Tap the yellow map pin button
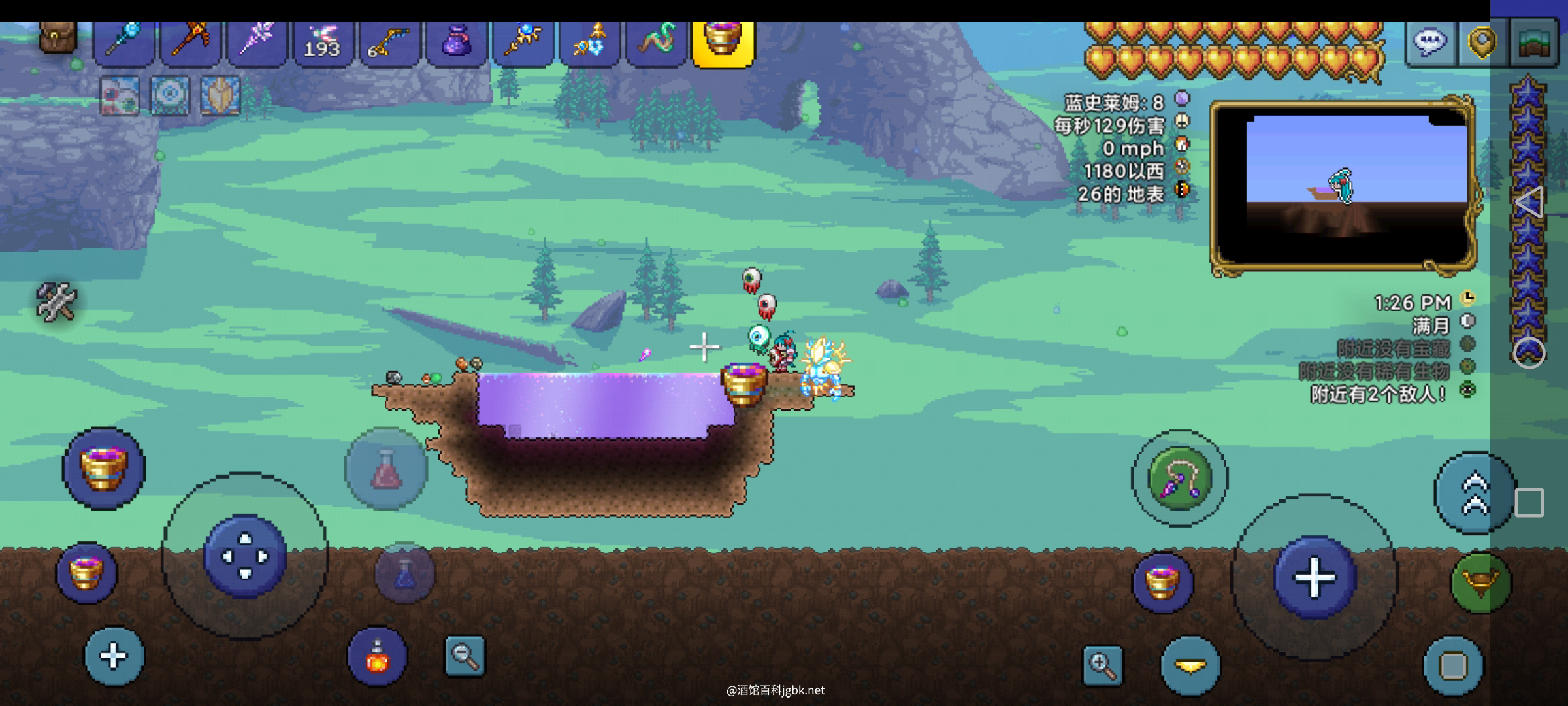1568x706 pixels. [x=1482, y=42]
